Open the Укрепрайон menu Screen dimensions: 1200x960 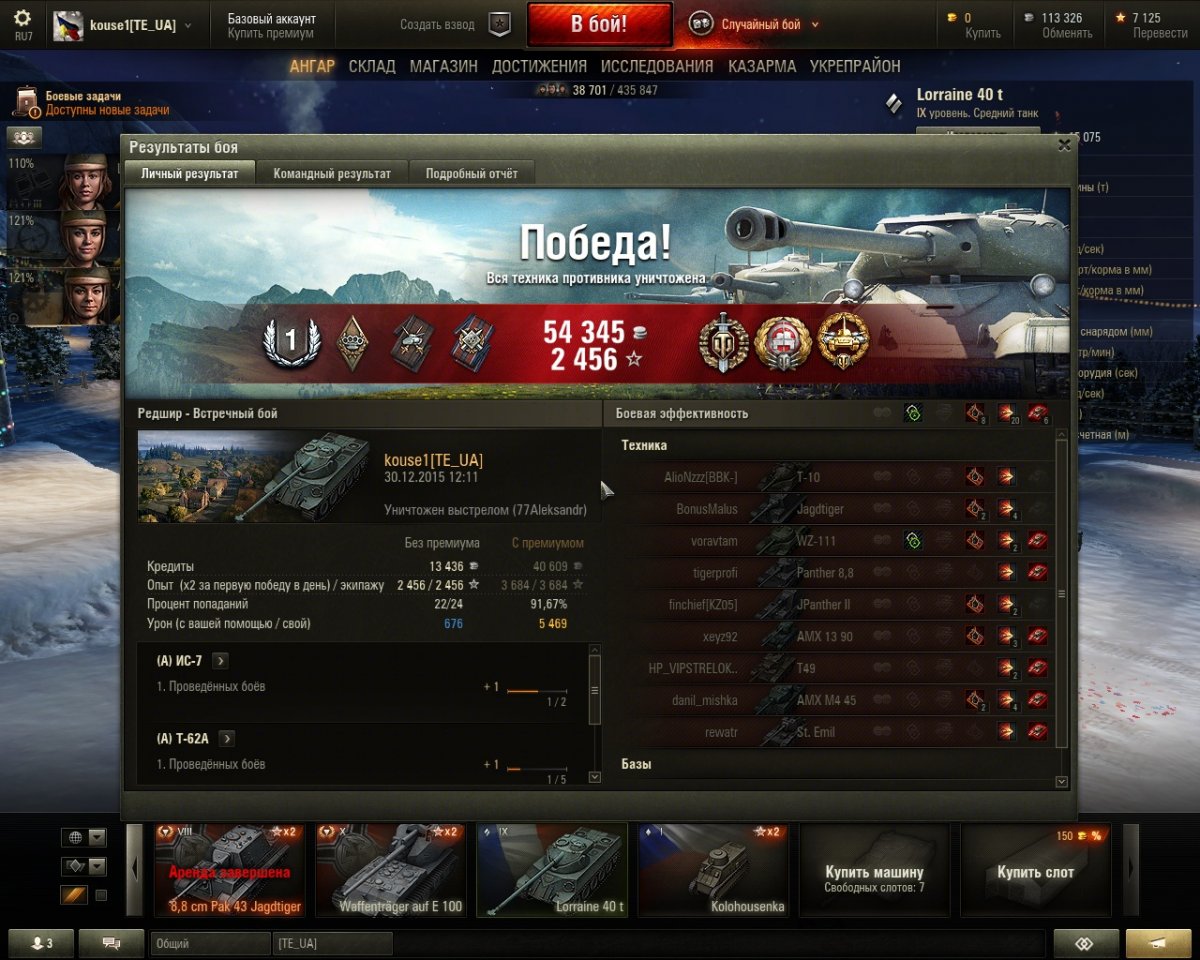(855, 66)
